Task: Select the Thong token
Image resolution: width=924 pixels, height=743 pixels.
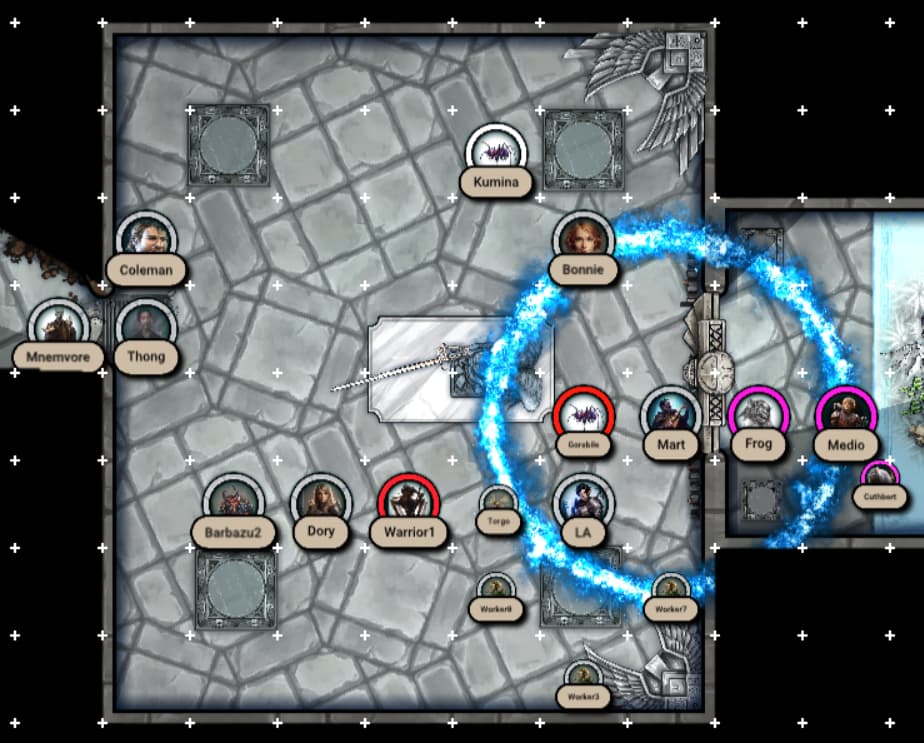Action: pos(146,327)
